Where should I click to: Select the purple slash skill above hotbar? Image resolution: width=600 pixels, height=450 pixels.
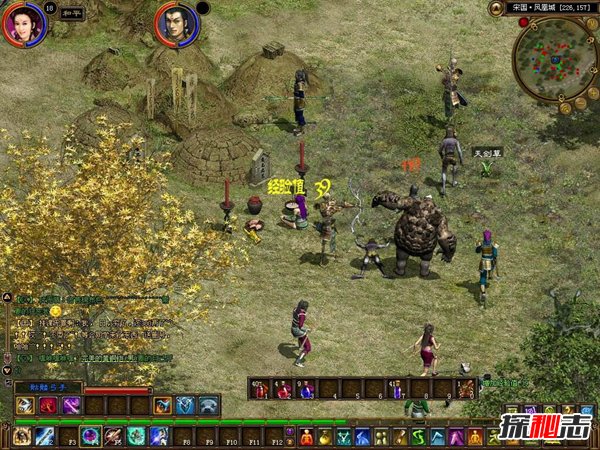pos(70,405)
